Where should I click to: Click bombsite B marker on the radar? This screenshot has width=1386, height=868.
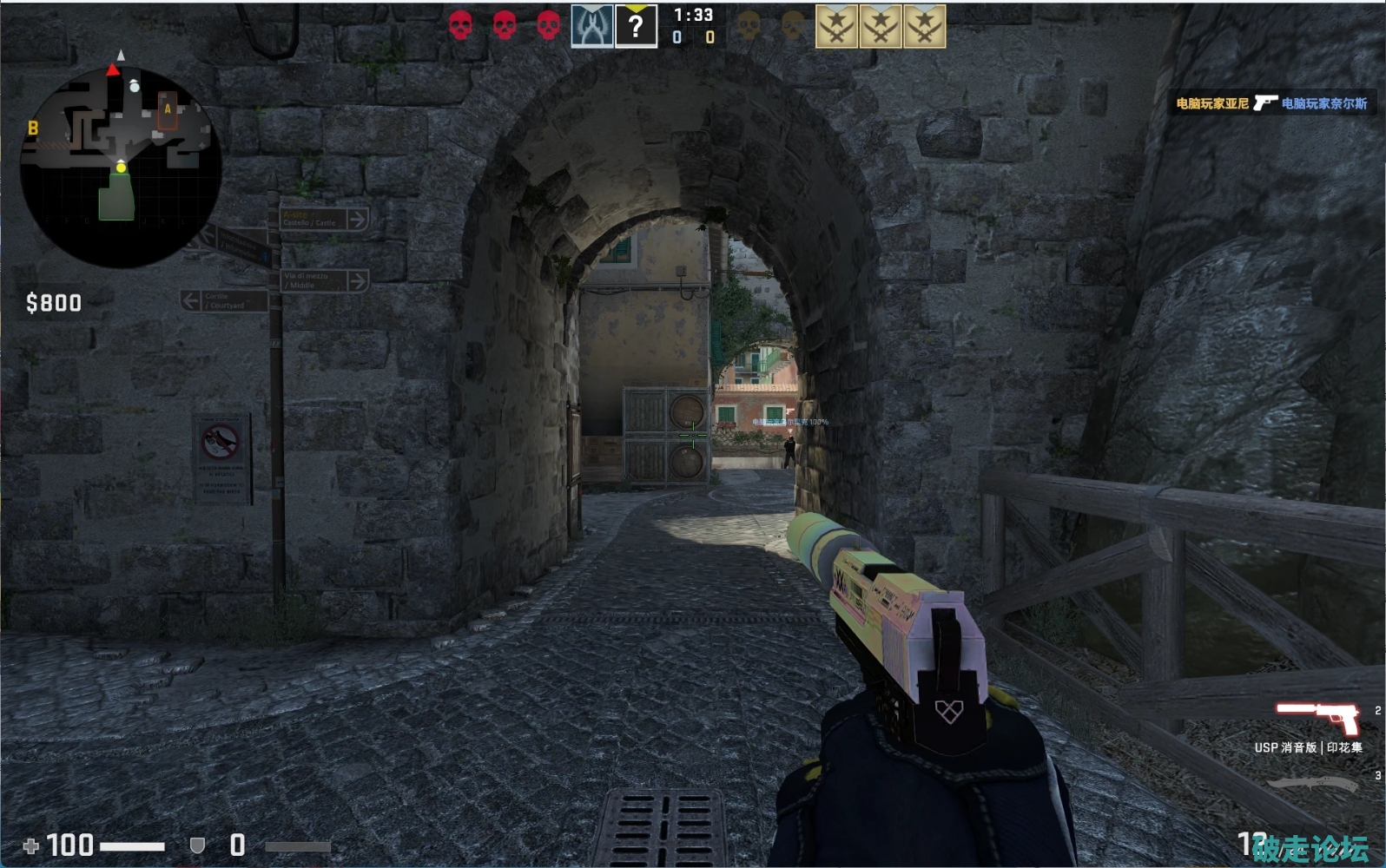pos(33,128)
